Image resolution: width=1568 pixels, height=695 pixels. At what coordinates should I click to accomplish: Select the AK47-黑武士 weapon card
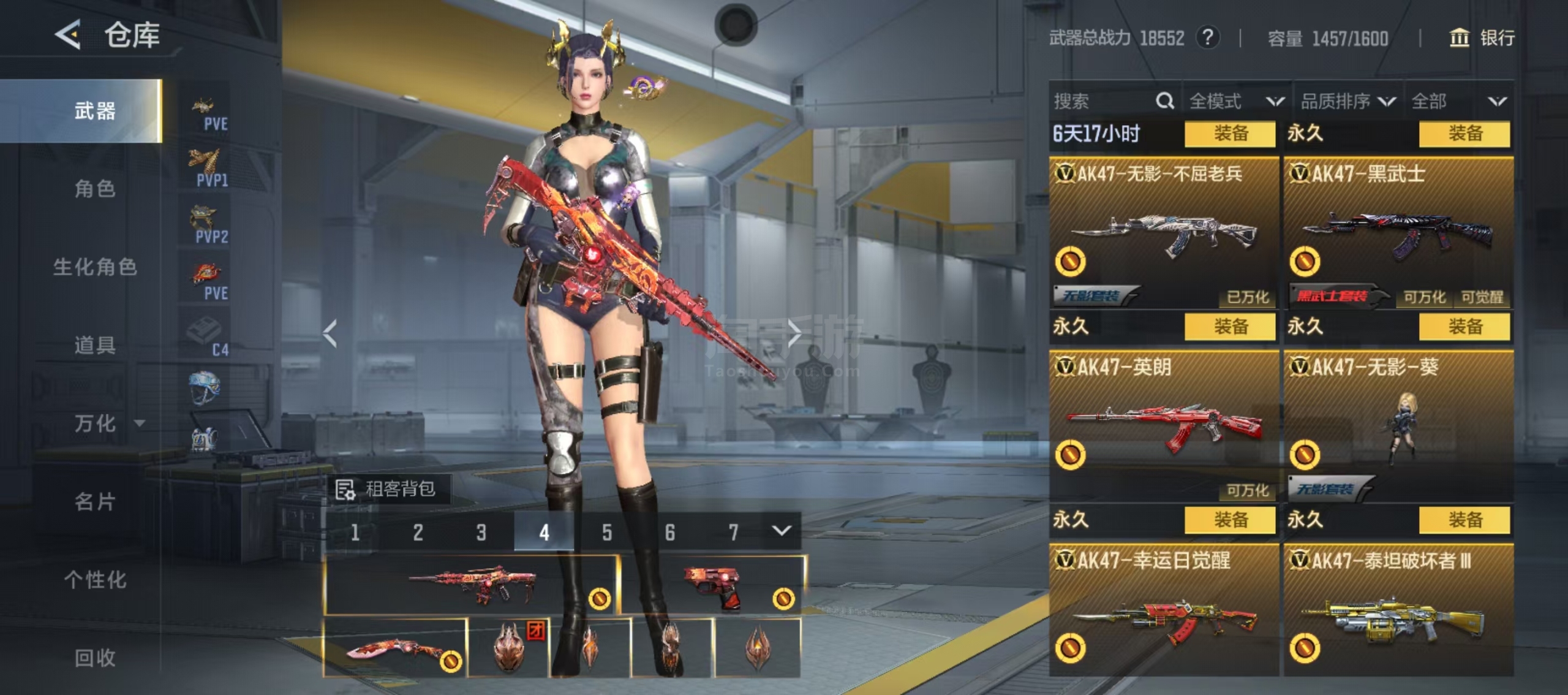tap(1398, 233)
